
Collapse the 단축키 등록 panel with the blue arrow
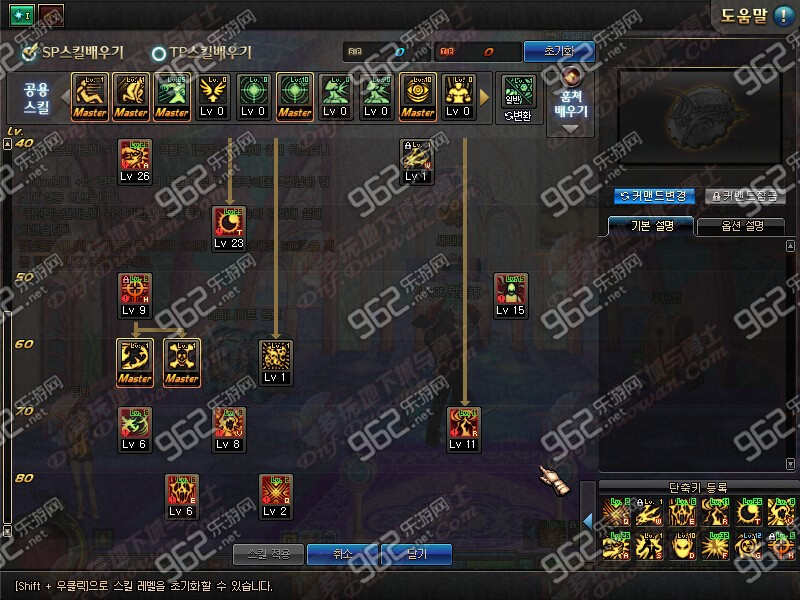pyautogui.click(x=588, y=519)
